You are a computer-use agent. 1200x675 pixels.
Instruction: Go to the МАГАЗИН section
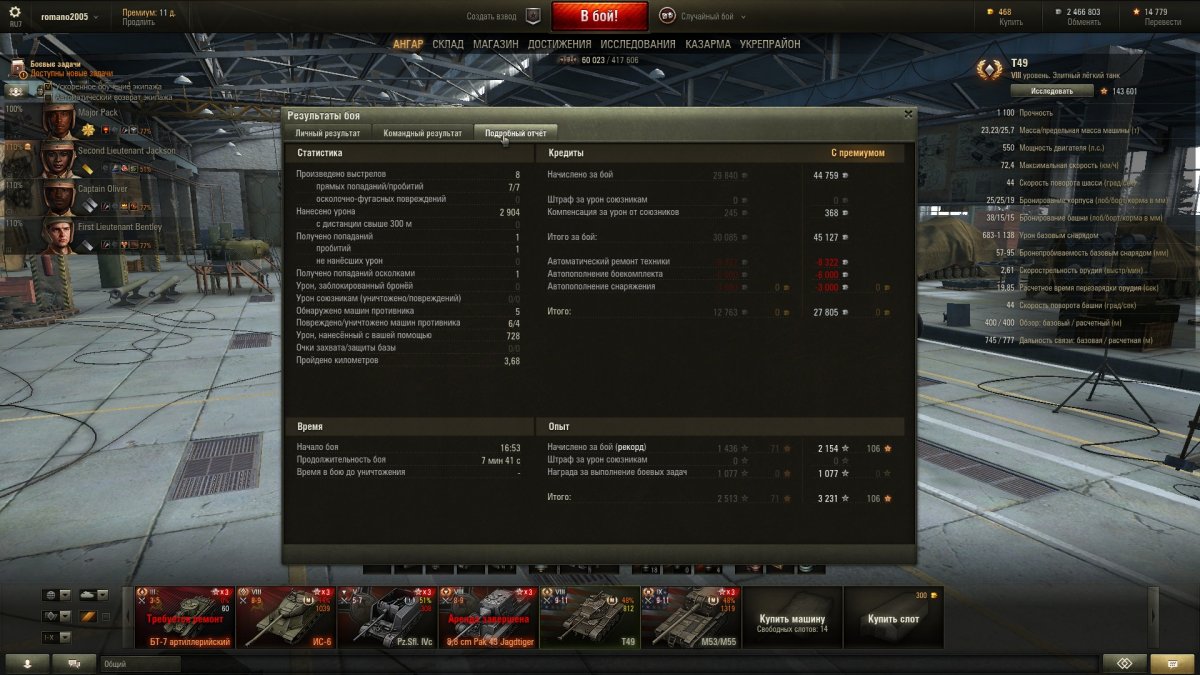point(495,45)
